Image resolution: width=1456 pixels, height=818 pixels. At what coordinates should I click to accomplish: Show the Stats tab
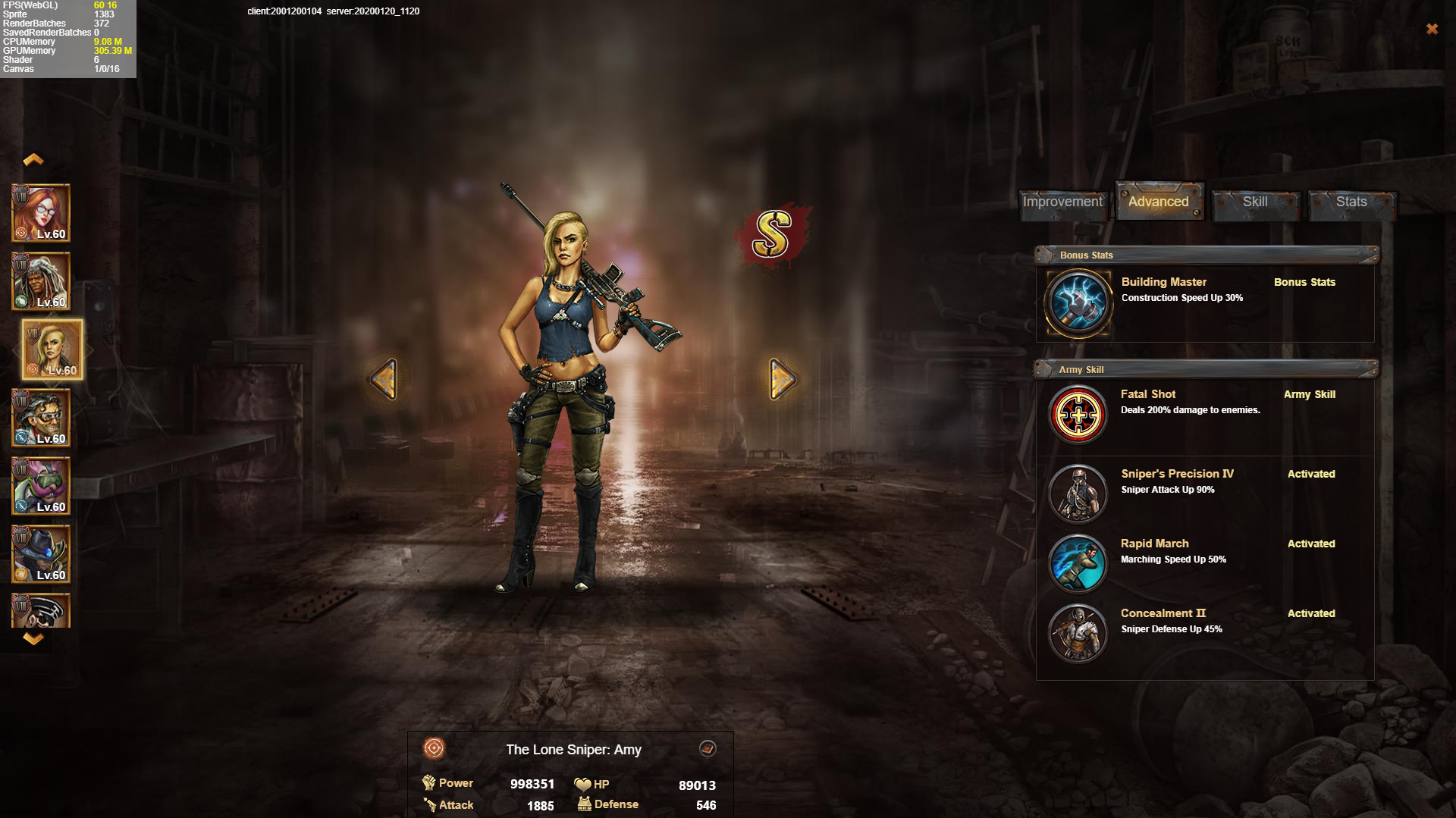(1351, 202)
